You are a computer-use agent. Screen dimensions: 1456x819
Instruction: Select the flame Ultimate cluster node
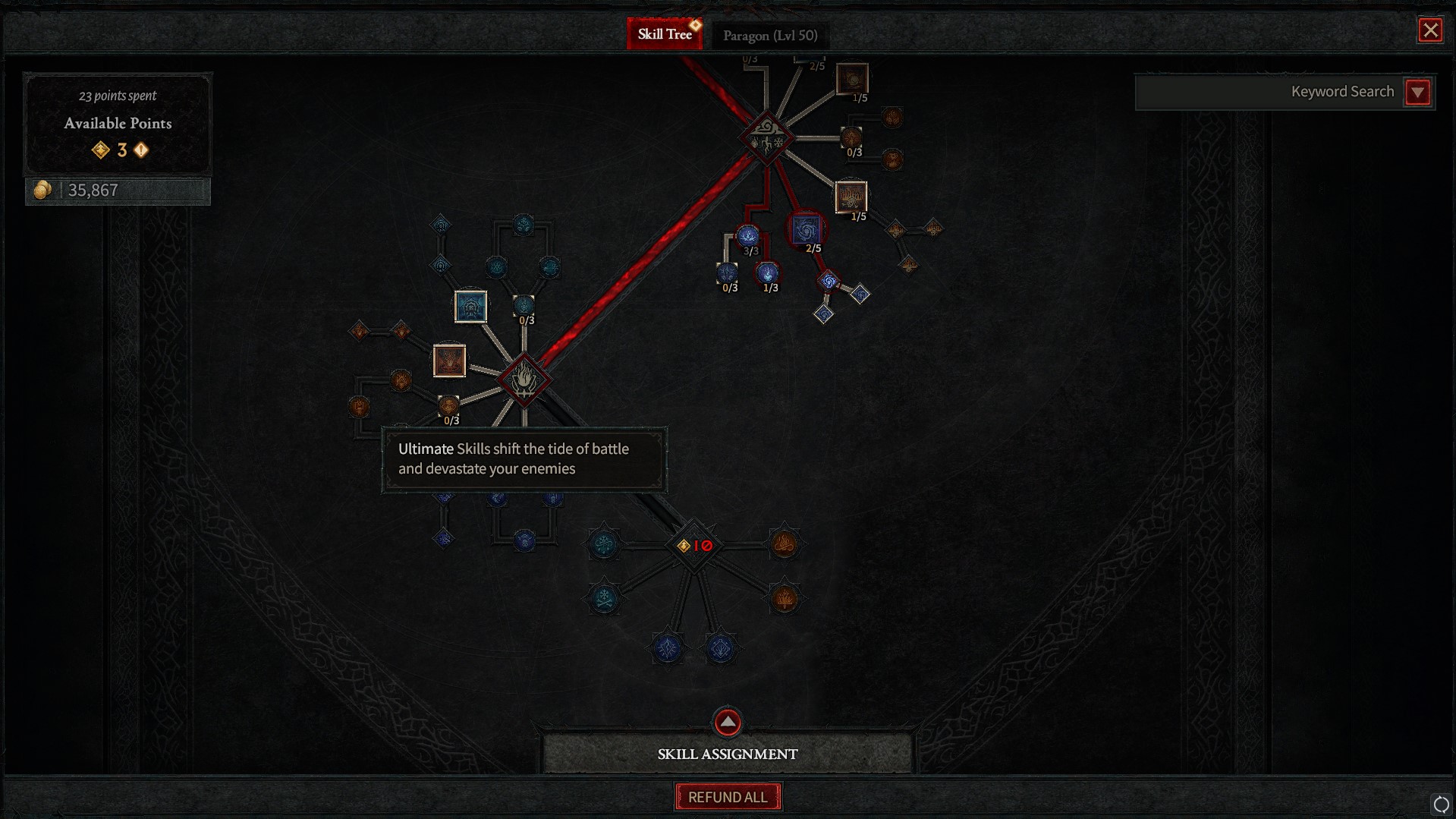[524, 379]
